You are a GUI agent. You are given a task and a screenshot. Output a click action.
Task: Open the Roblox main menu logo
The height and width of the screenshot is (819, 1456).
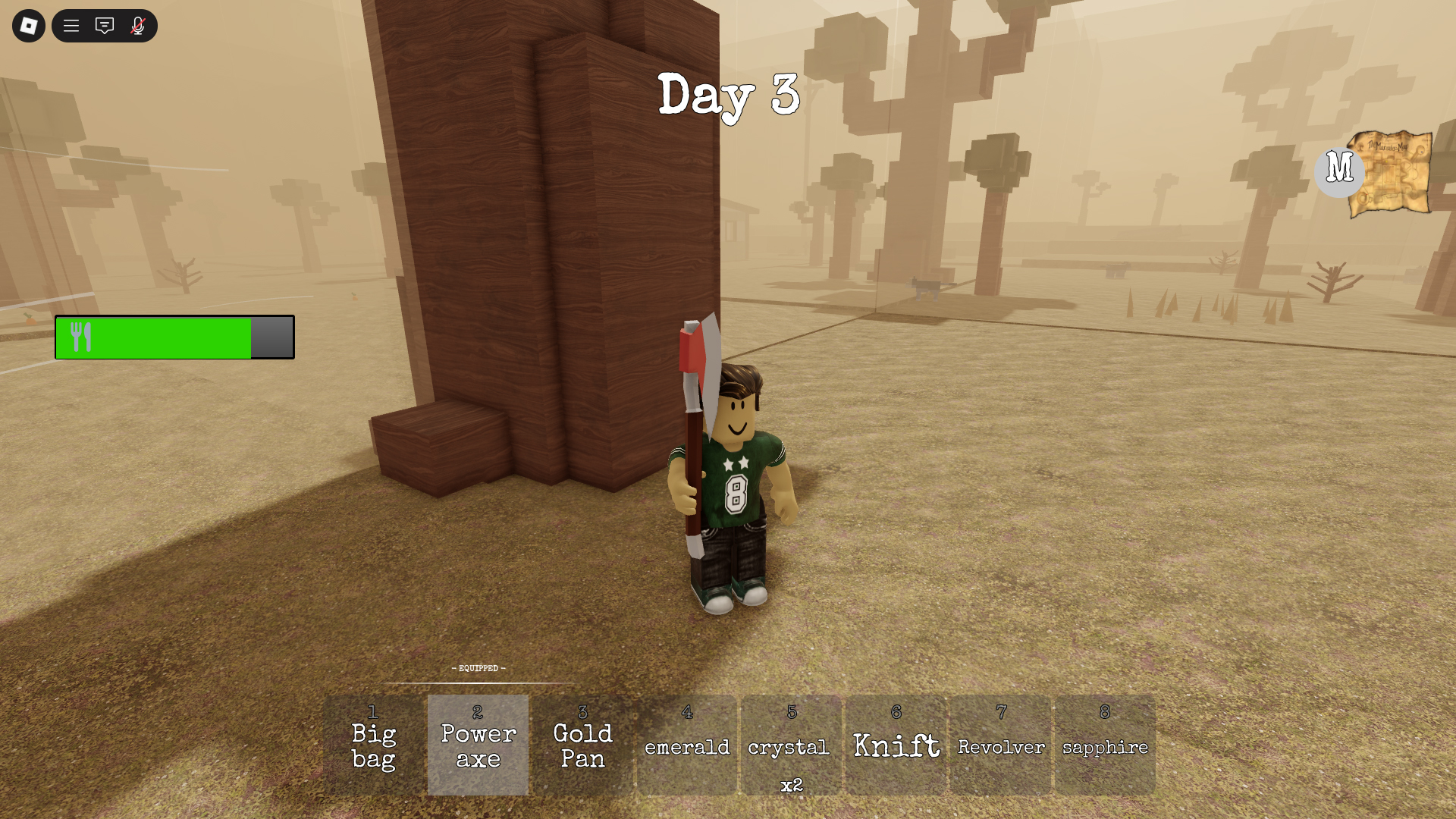[x=28, y=26]
